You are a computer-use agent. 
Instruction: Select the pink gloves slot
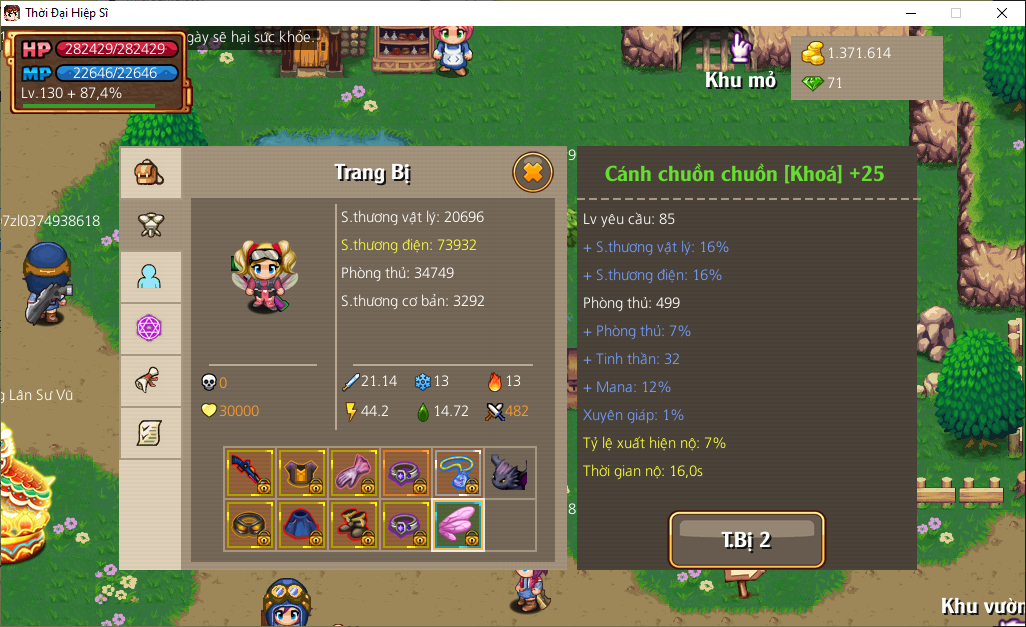[x=354, y=472]
